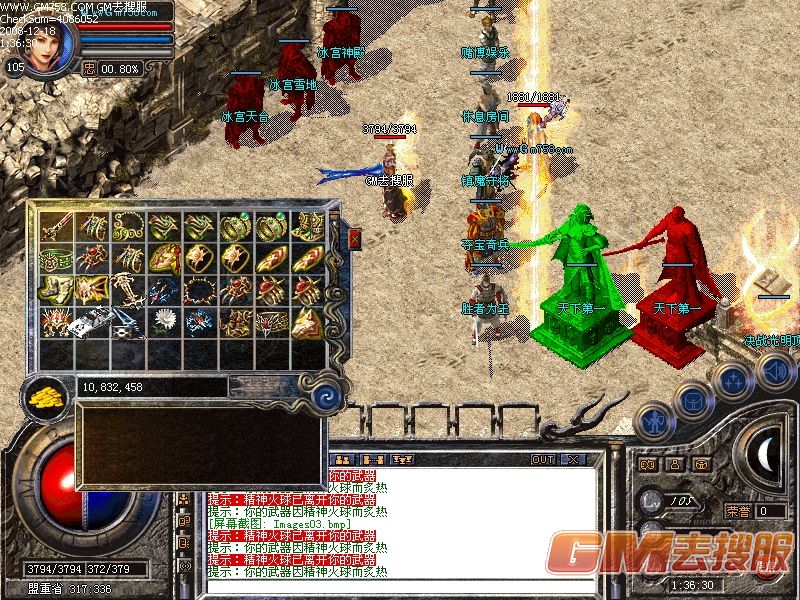Click the single person icon on the panel
Screen dimensions: 800x600
(x=675, y=464)
